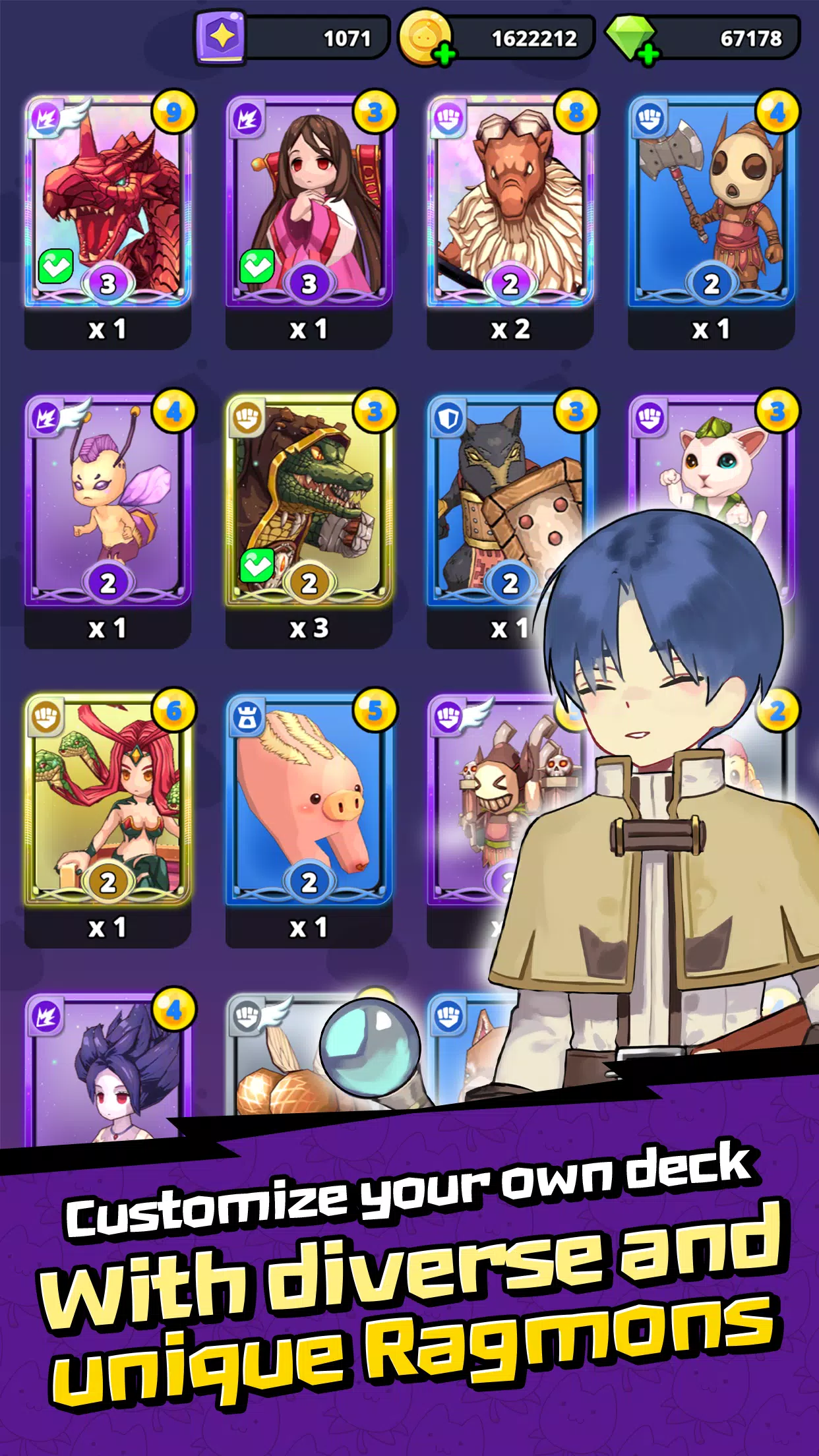Select the pink pig card
Image resolution: width=819 pixels, height=1456 pixels.
click(309, 799)
